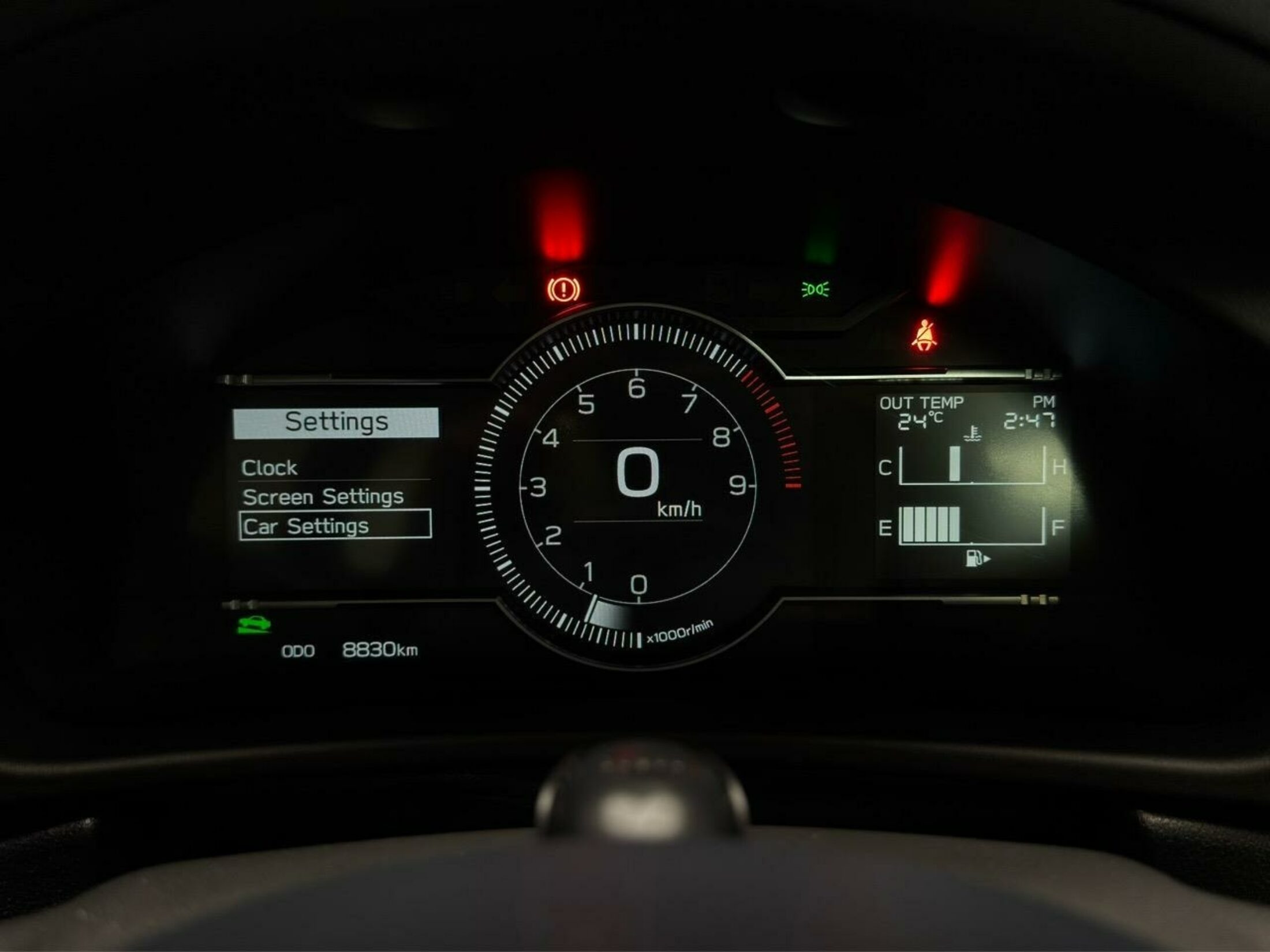Select the Screen Settings menu entry
The image size is (1270, 952).
point(323,497)
